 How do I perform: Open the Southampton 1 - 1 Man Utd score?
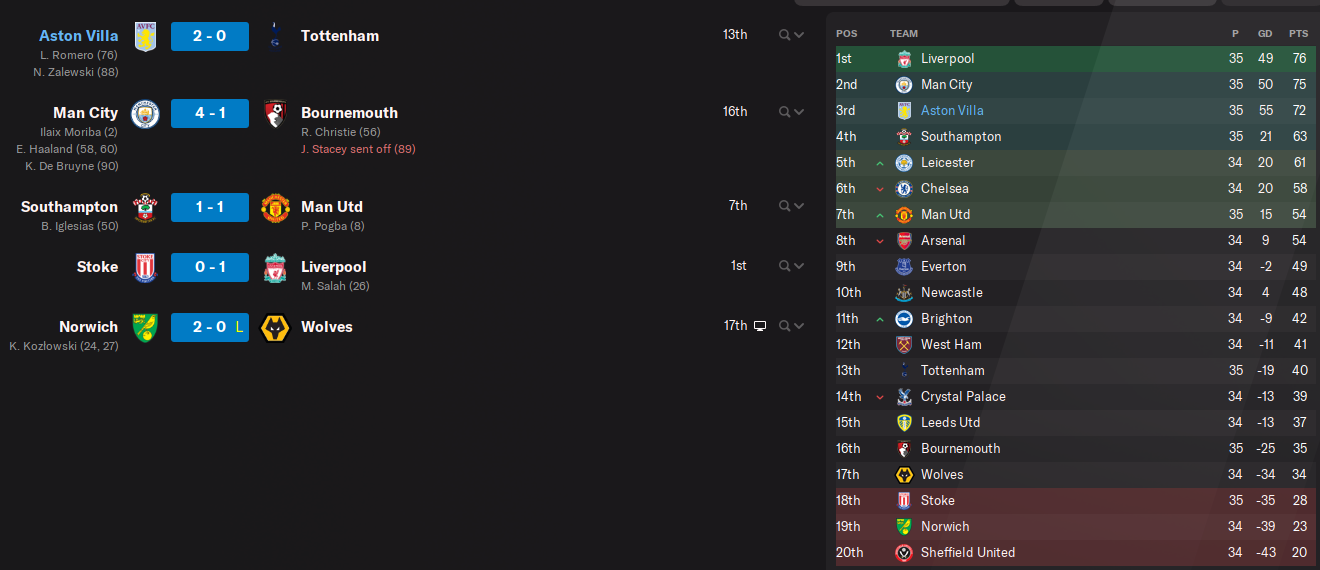[x=209, y=207]
